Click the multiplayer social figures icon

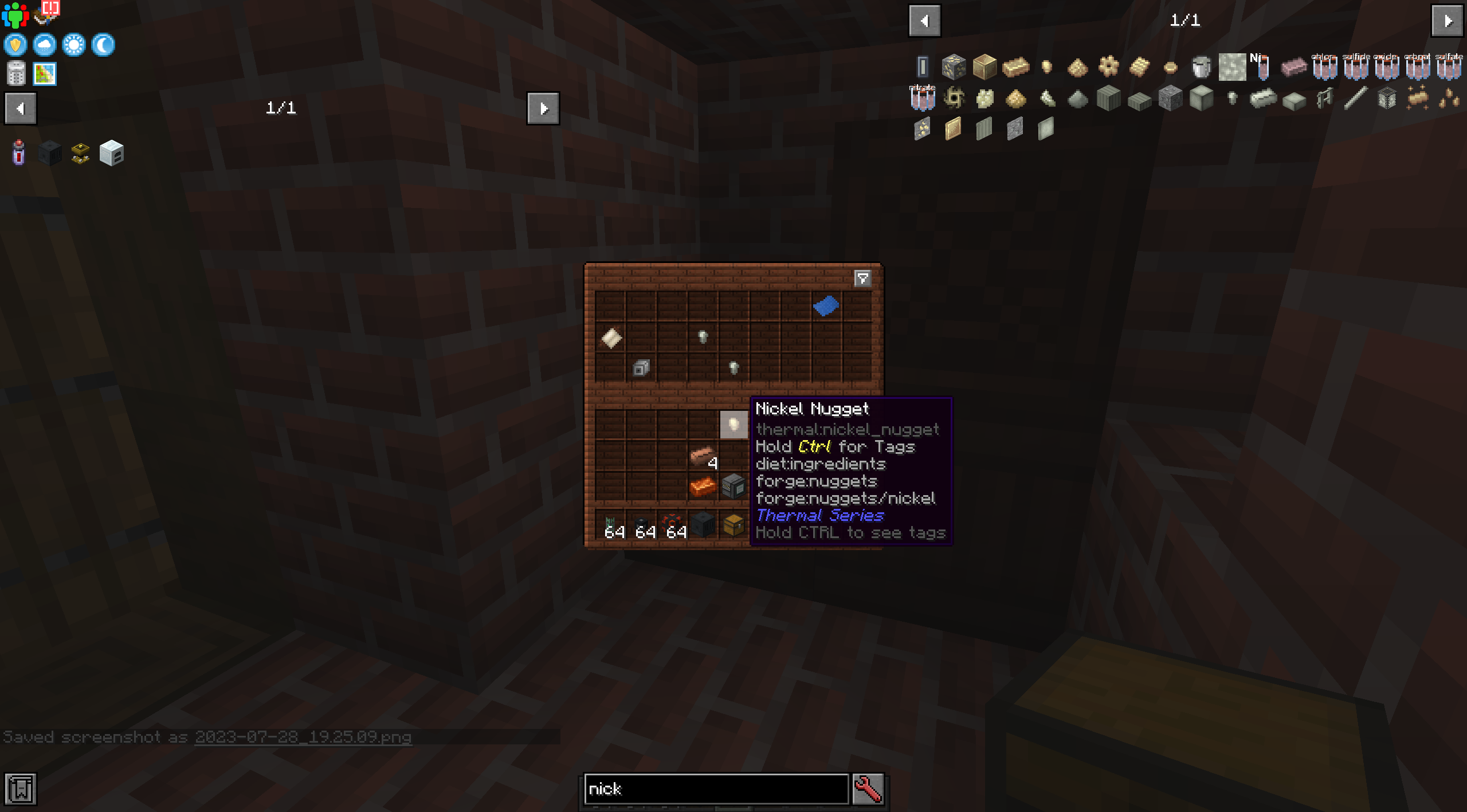[x=15, y=15]
